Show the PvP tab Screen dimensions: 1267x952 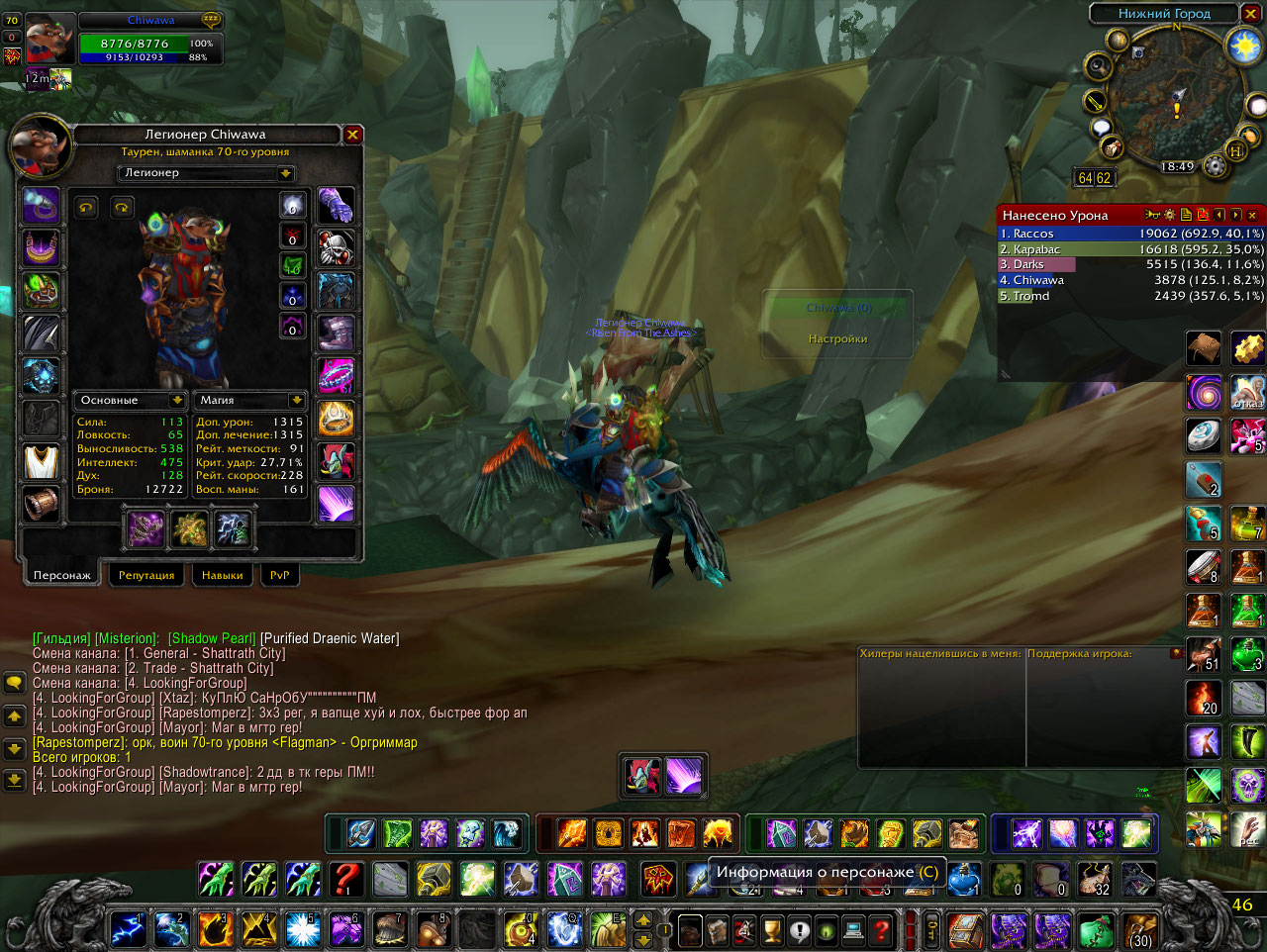[279, 575]
